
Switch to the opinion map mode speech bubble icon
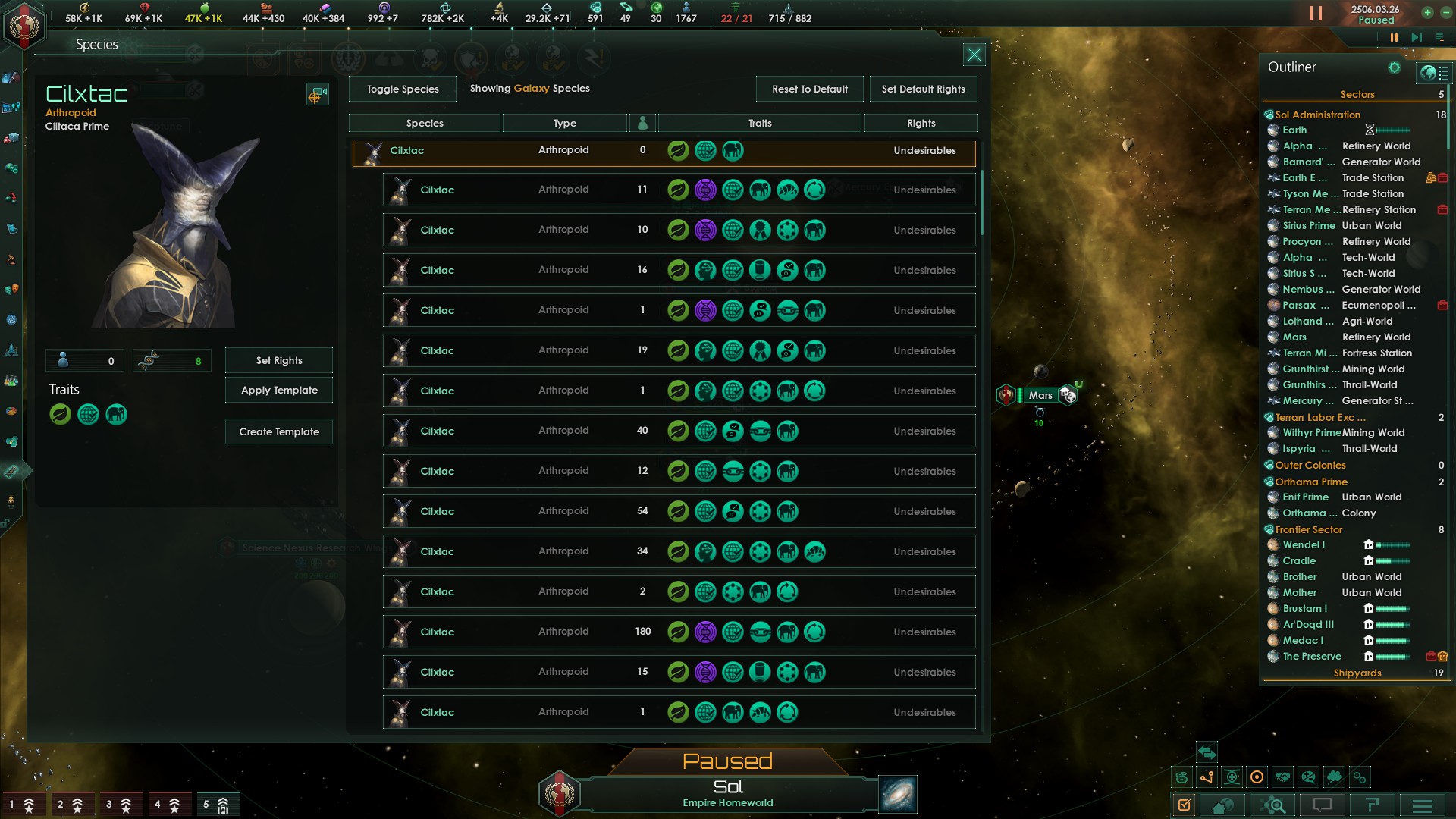[1309, 777]
